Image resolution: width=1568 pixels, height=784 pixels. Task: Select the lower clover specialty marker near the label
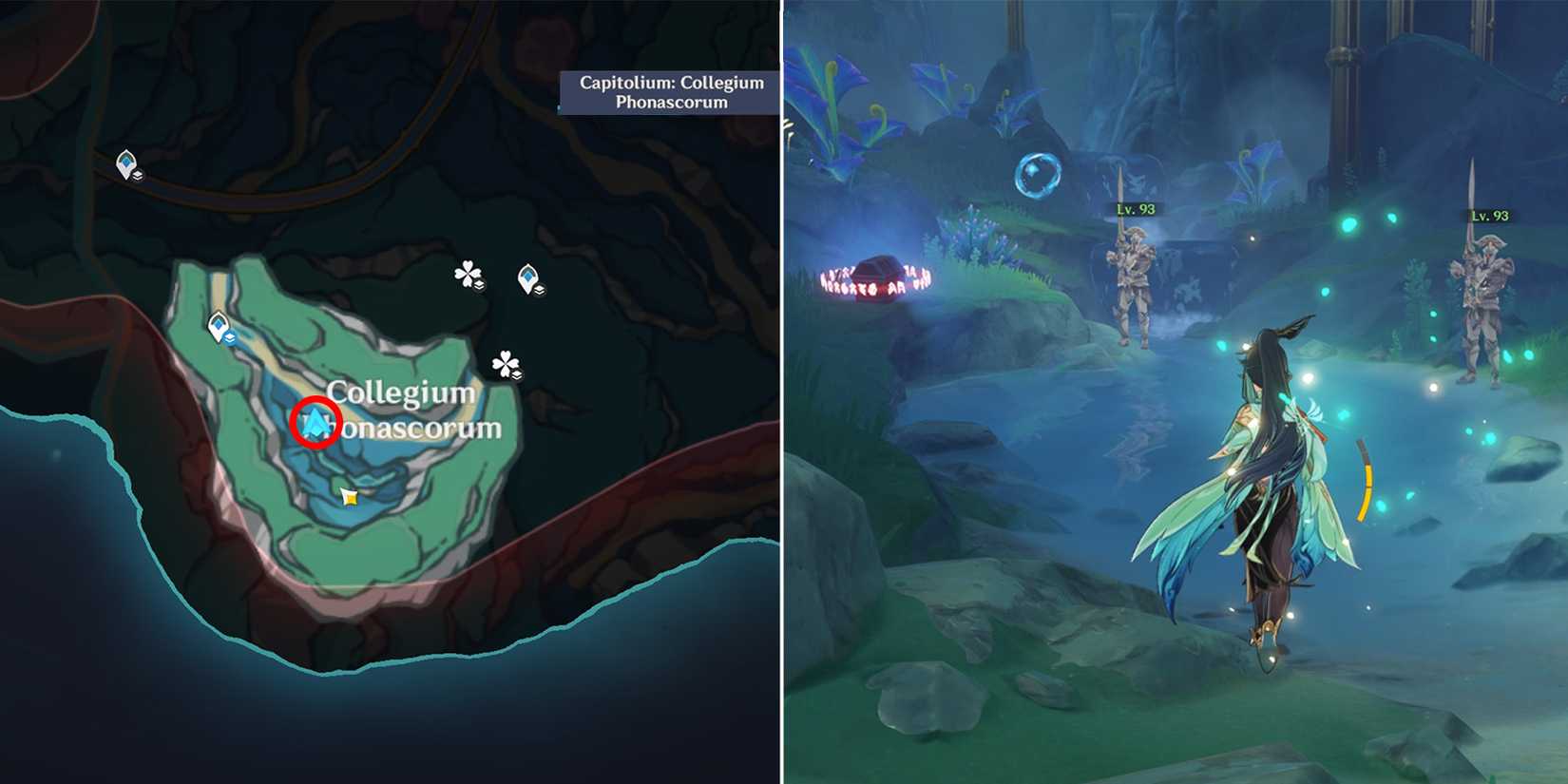[507, 363]
